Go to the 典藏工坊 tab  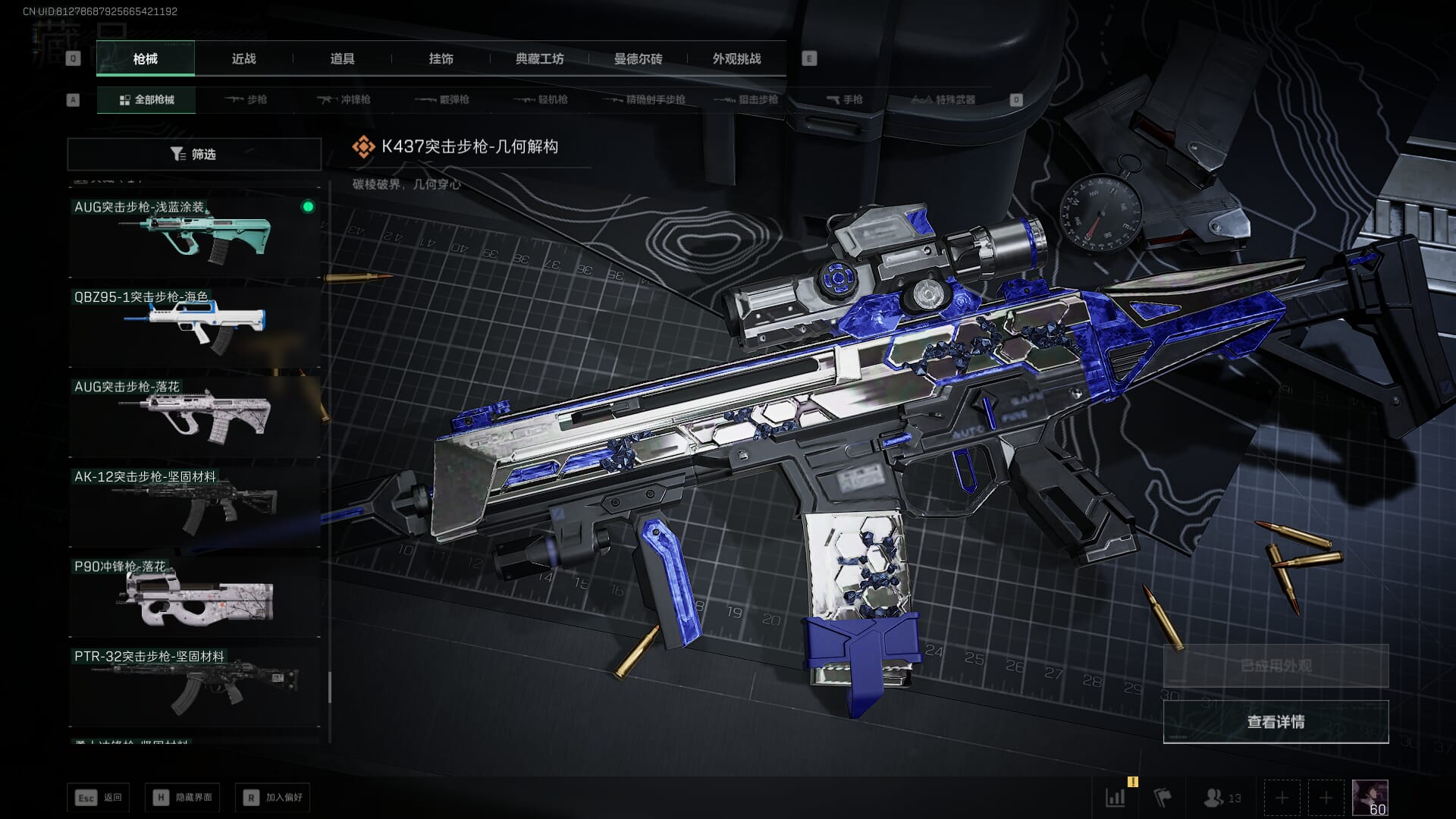539,58
